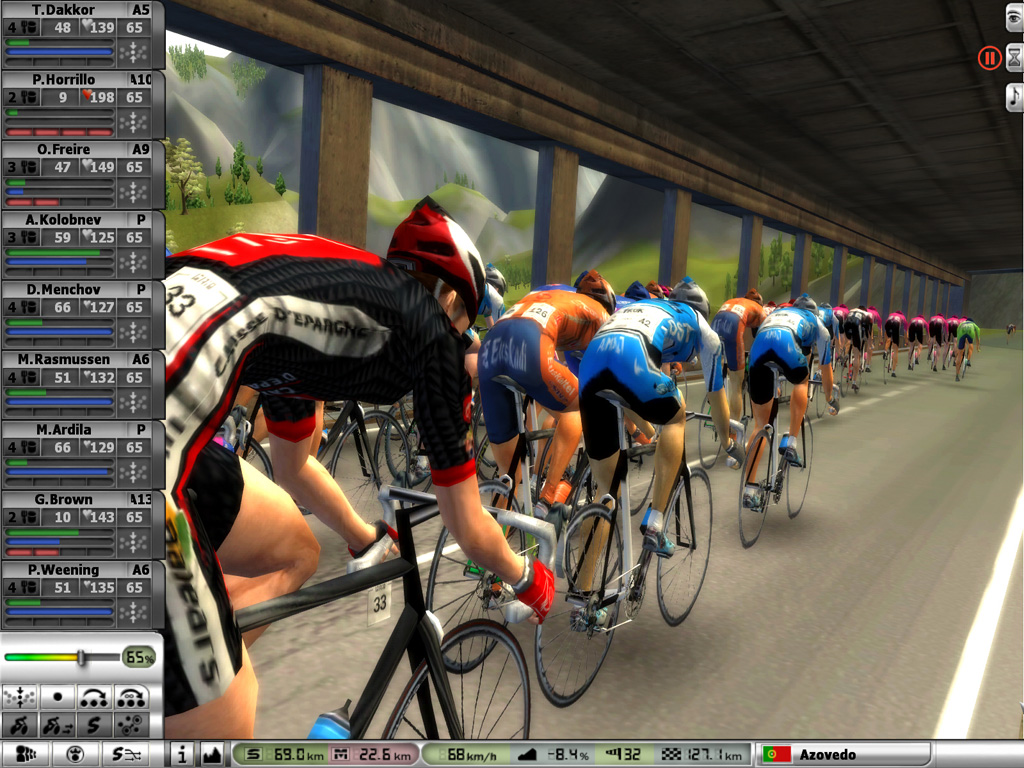The height and width of the screenshot is (768, 1024).
Task: Activate the relay order with curved arrow
Action: (x=95, y=696)
